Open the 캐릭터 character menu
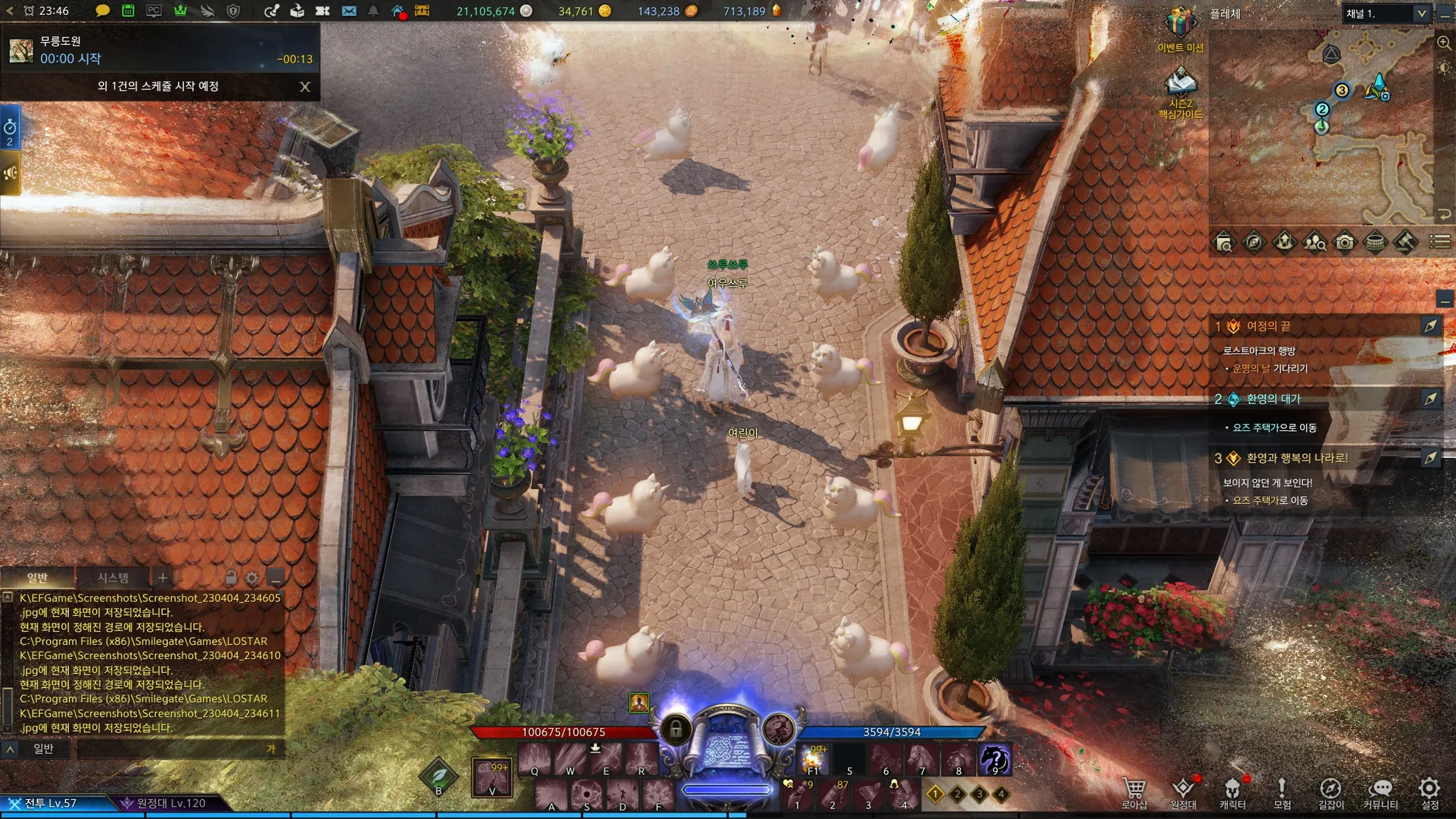This screenshot has height=819, width=1456. click(1232, 791)
